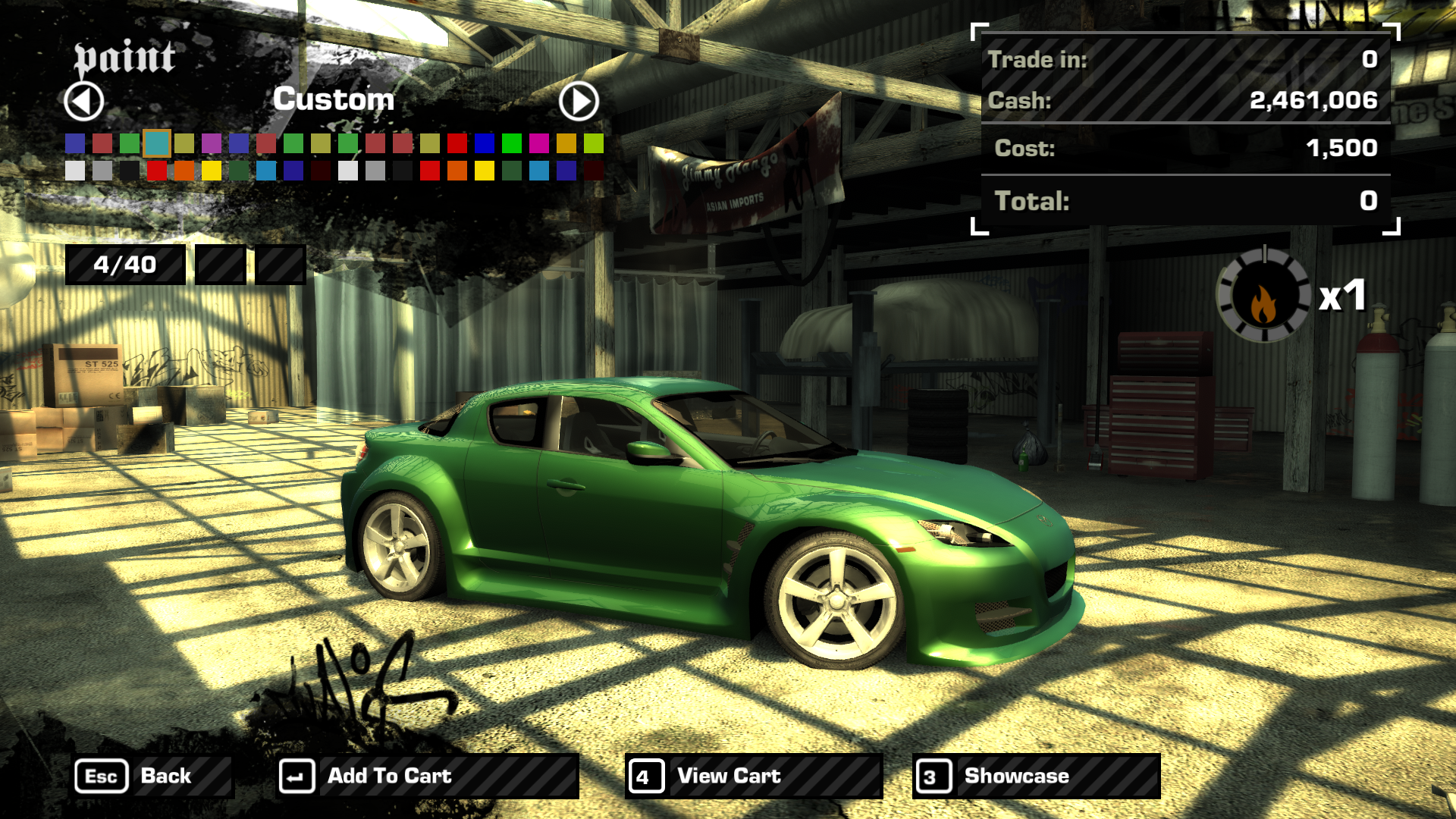
Task: Select the highlighted teal paint swatch
Action: pos(157,143)
